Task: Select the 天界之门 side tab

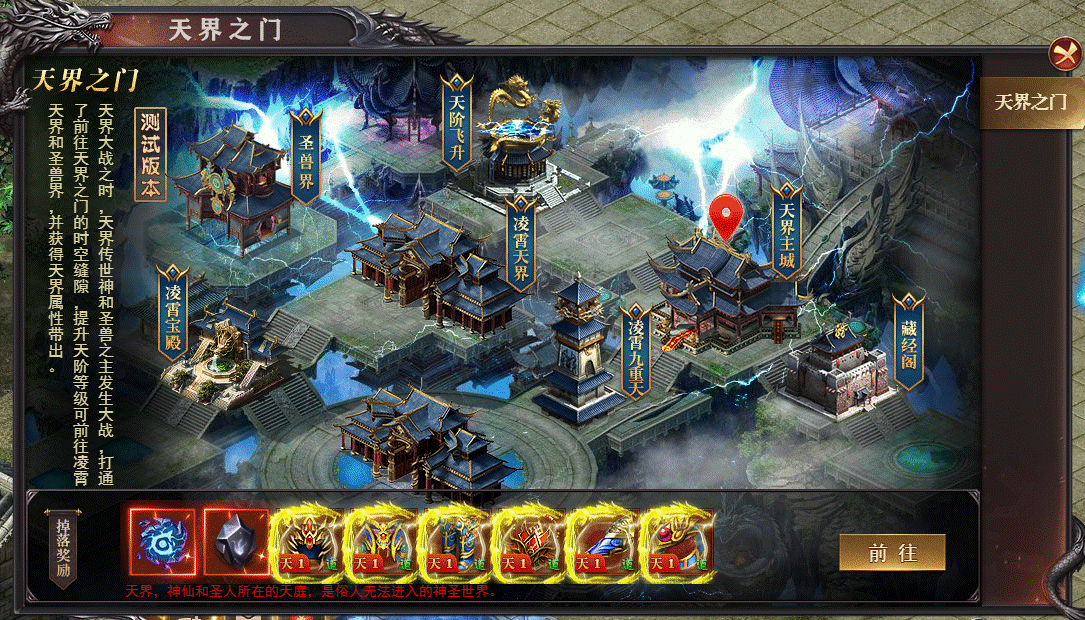Action: [x=1030, y=102]
